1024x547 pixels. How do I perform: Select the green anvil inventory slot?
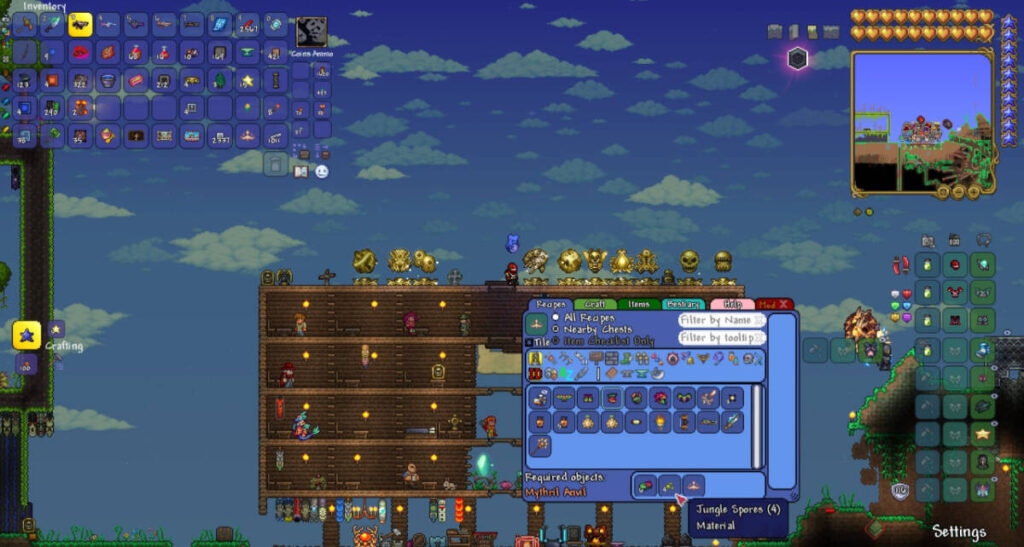pyautogui.click(x=249, y=52)
